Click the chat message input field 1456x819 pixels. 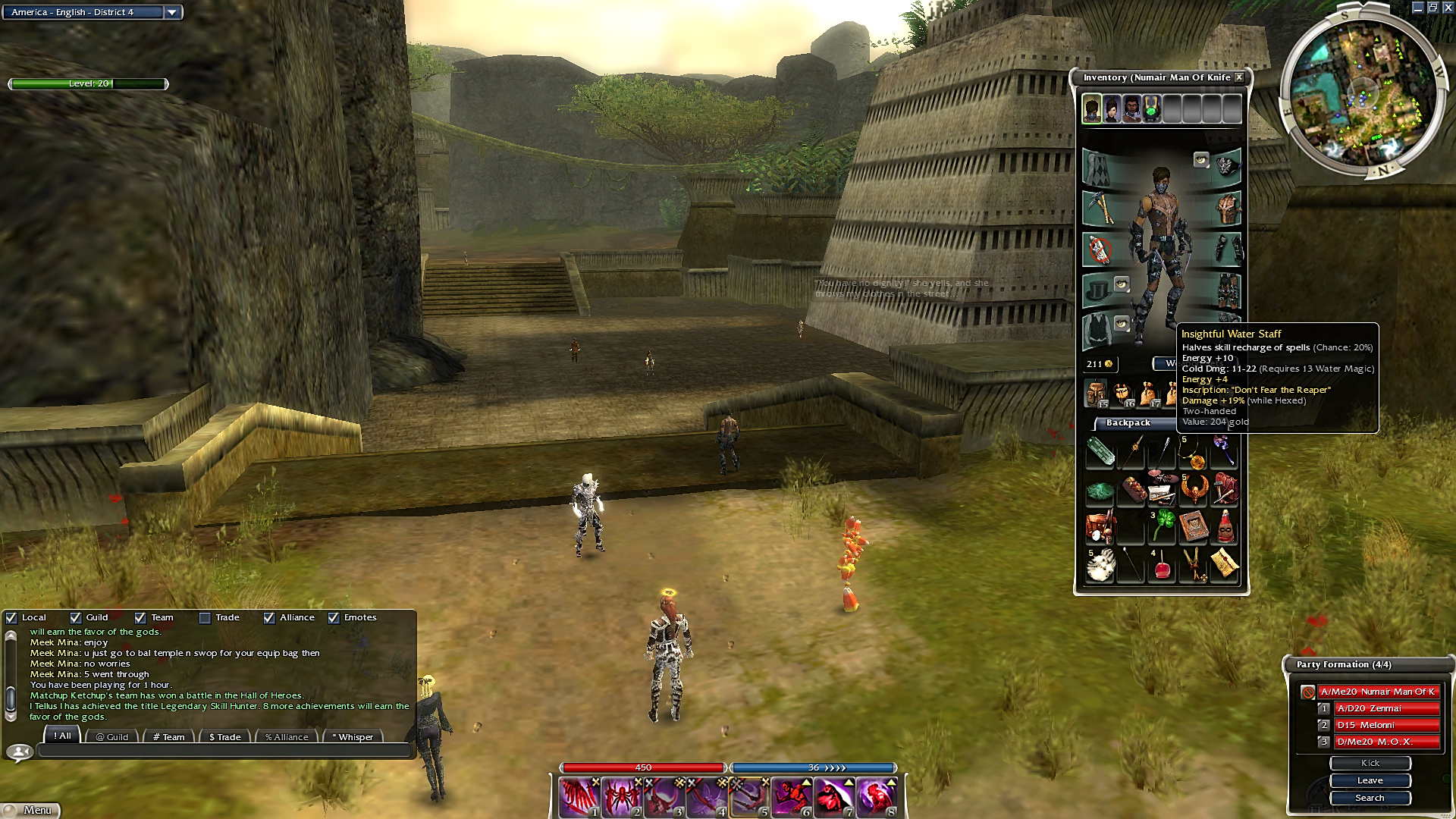pos(224,751)
